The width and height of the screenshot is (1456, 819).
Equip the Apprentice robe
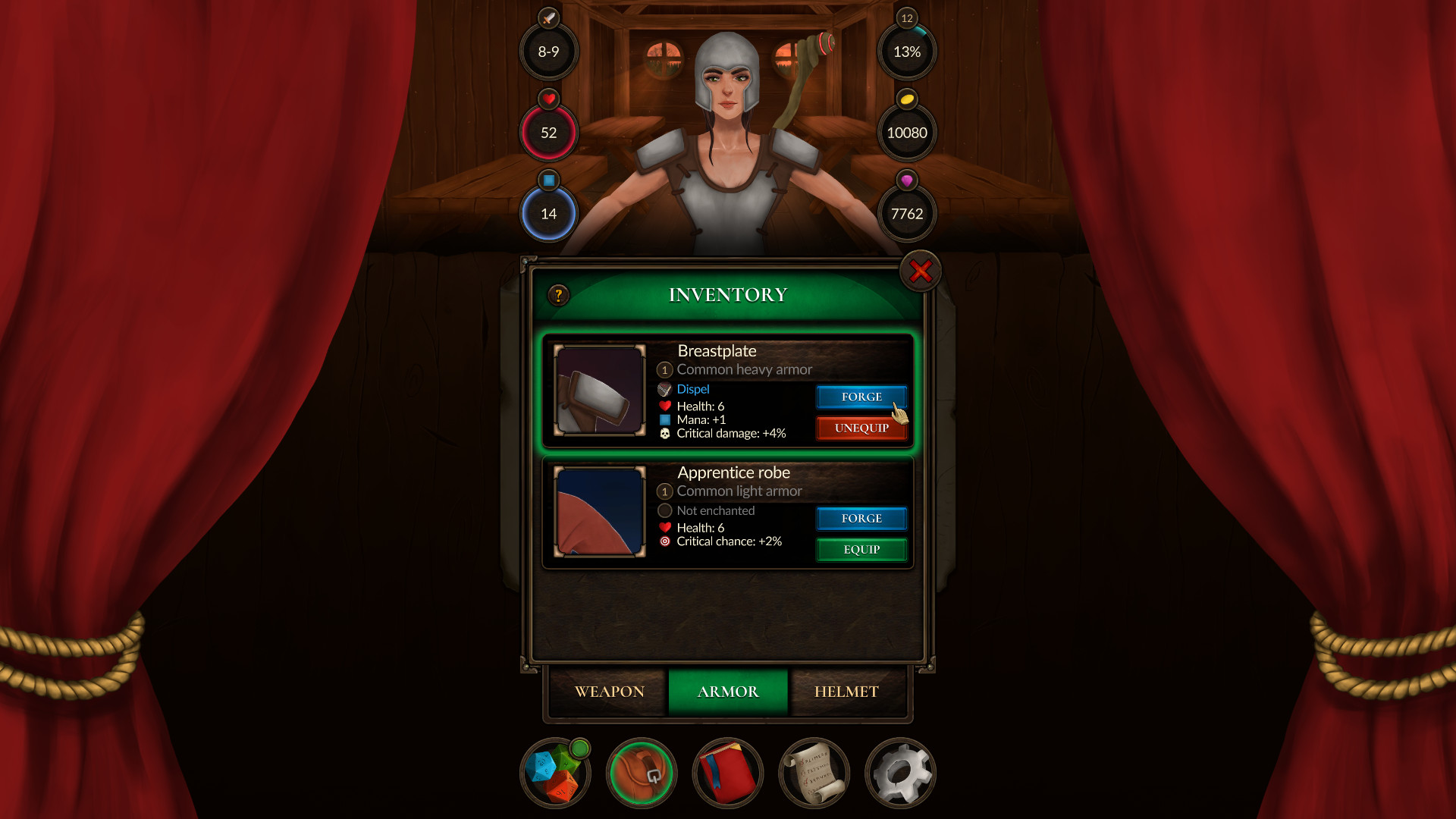click(x=861, y=549)
